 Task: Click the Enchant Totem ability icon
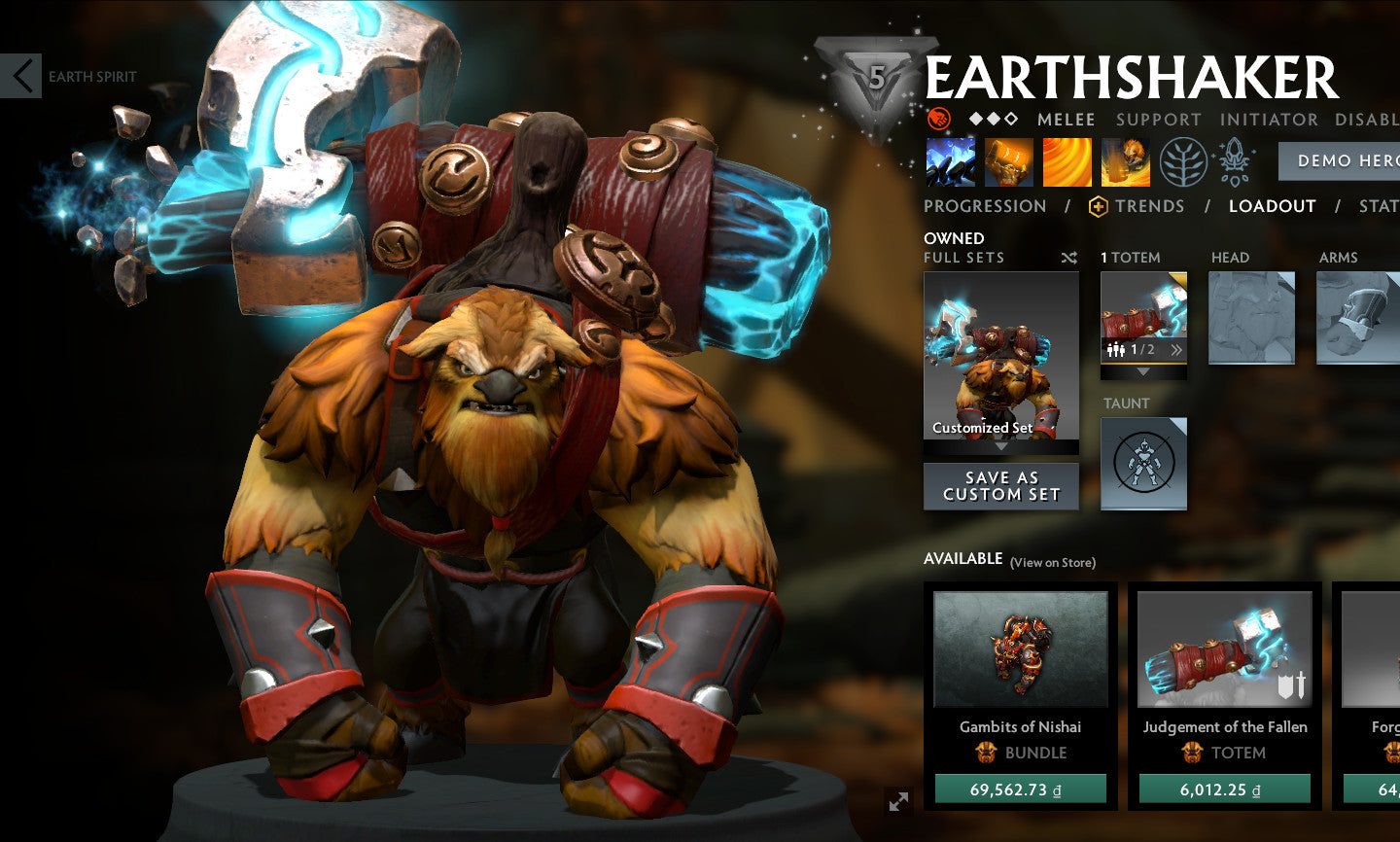(1008, 160)
